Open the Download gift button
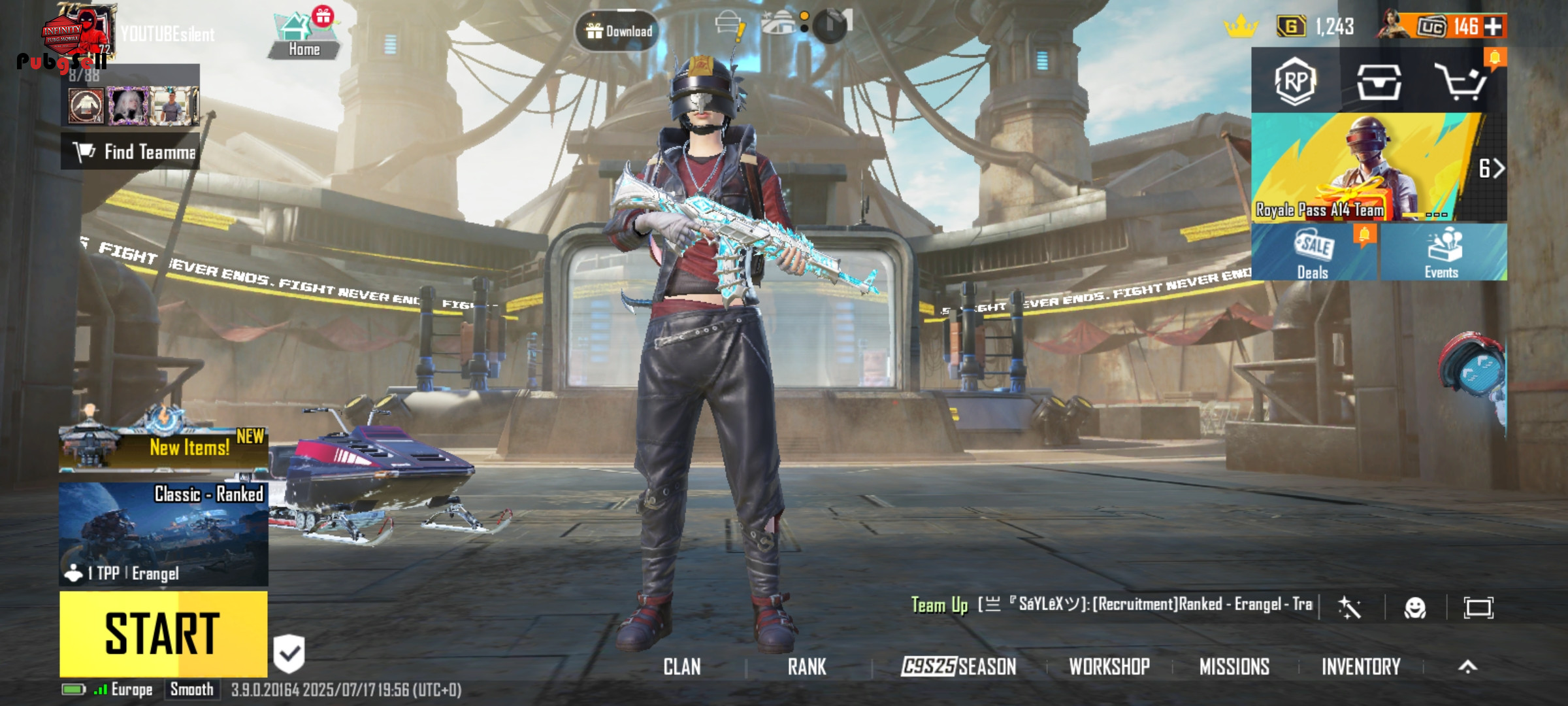Screen dimensions: 1568x706 618,31
